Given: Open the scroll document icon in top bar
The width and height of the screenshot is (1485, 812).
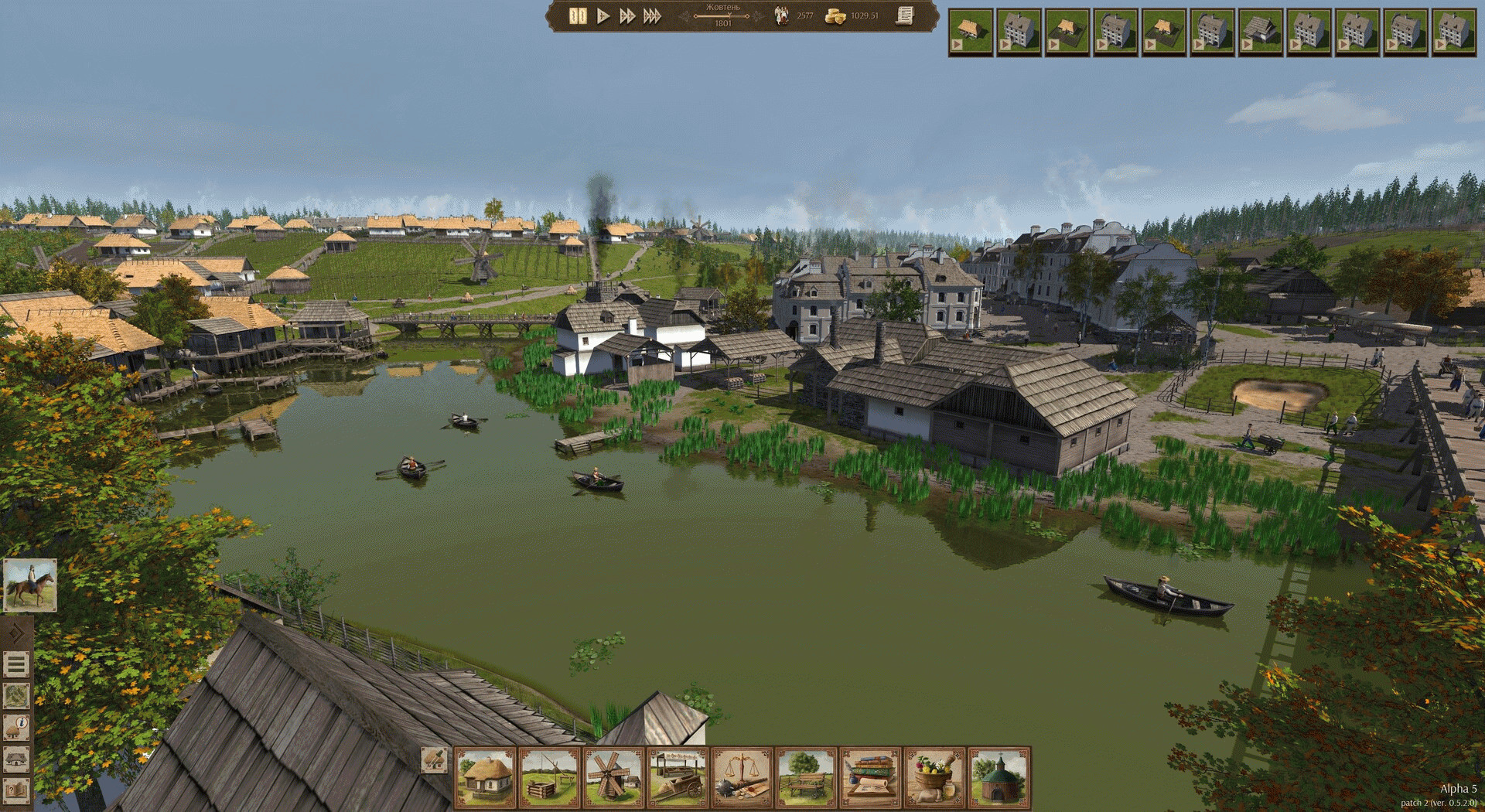Looking at the screenshot, I should tap(905, 15).
